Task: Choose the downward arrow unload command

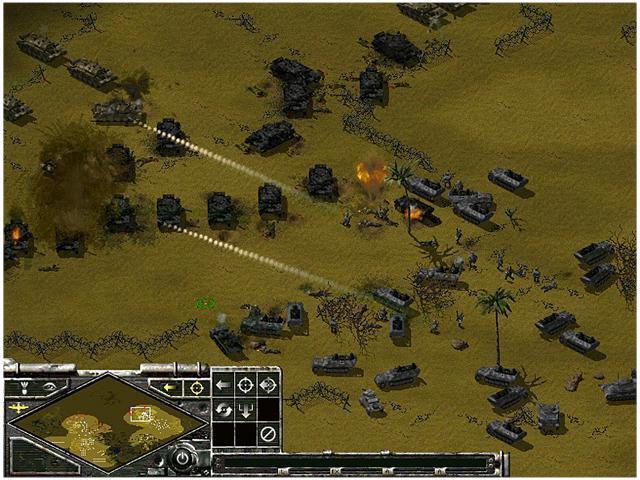Action: pos(245,410)
